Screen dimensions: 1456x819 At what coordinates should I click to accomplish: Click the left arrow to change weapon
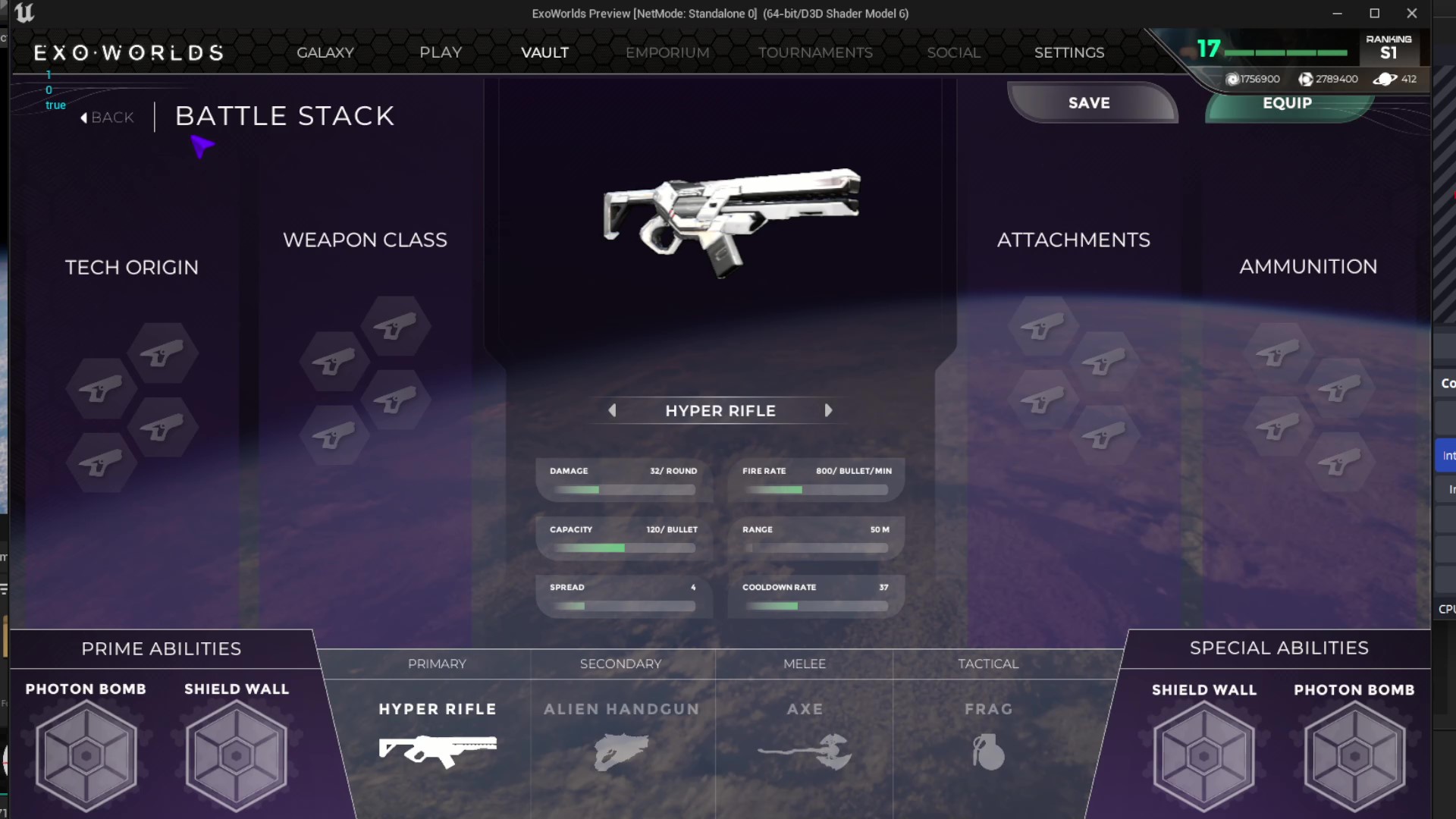pos(613,410)
